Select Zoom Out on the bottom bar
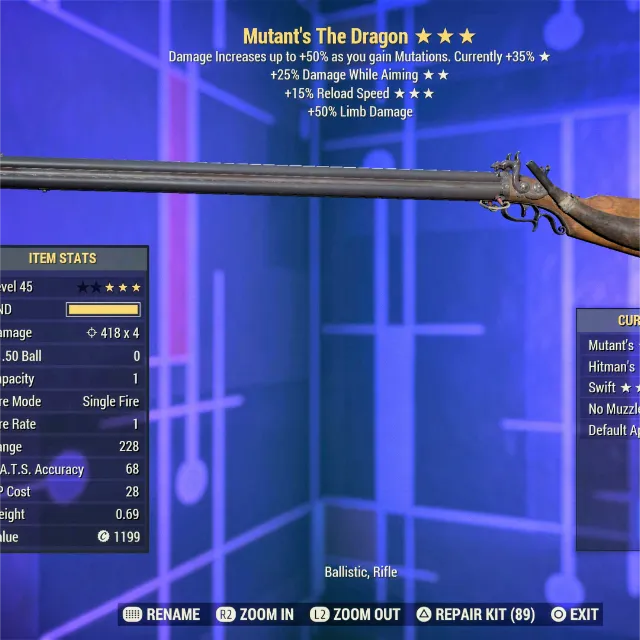 point(355,614)
